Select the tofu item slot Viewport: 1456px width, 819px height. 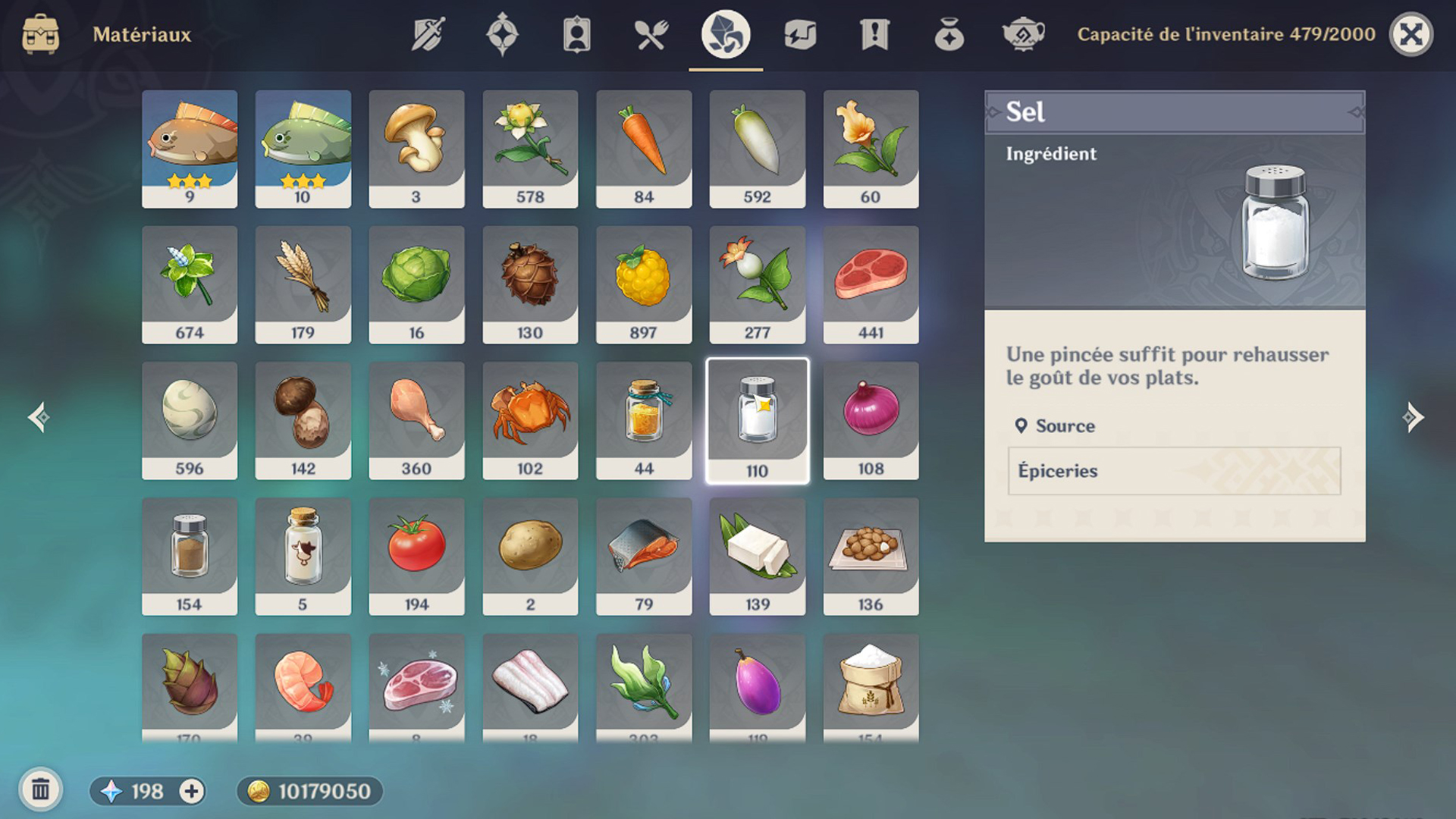click(757, 556)
